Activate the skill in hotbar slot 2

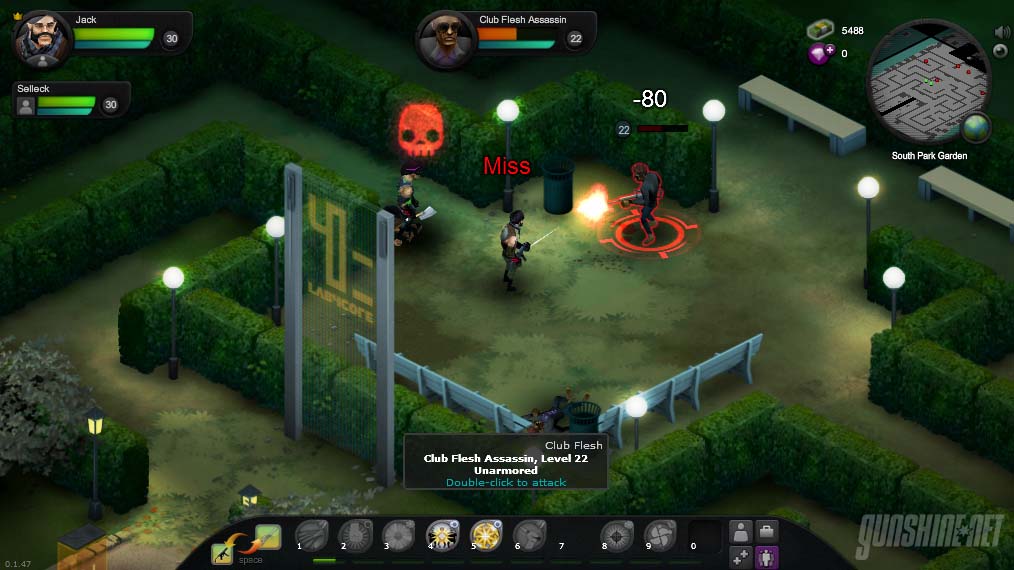click(x=356, y=536)
